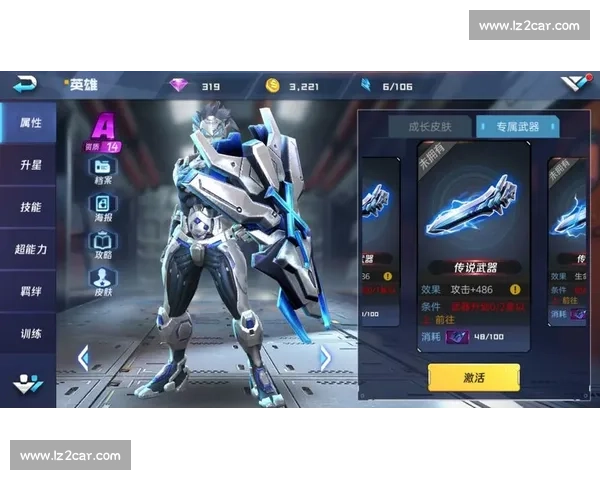The width and height of the screenshot is (600, 480).
Task: Select the 专属武器 exclusive weapon tab
Action: pyautogui.click(x=516, y=127)
